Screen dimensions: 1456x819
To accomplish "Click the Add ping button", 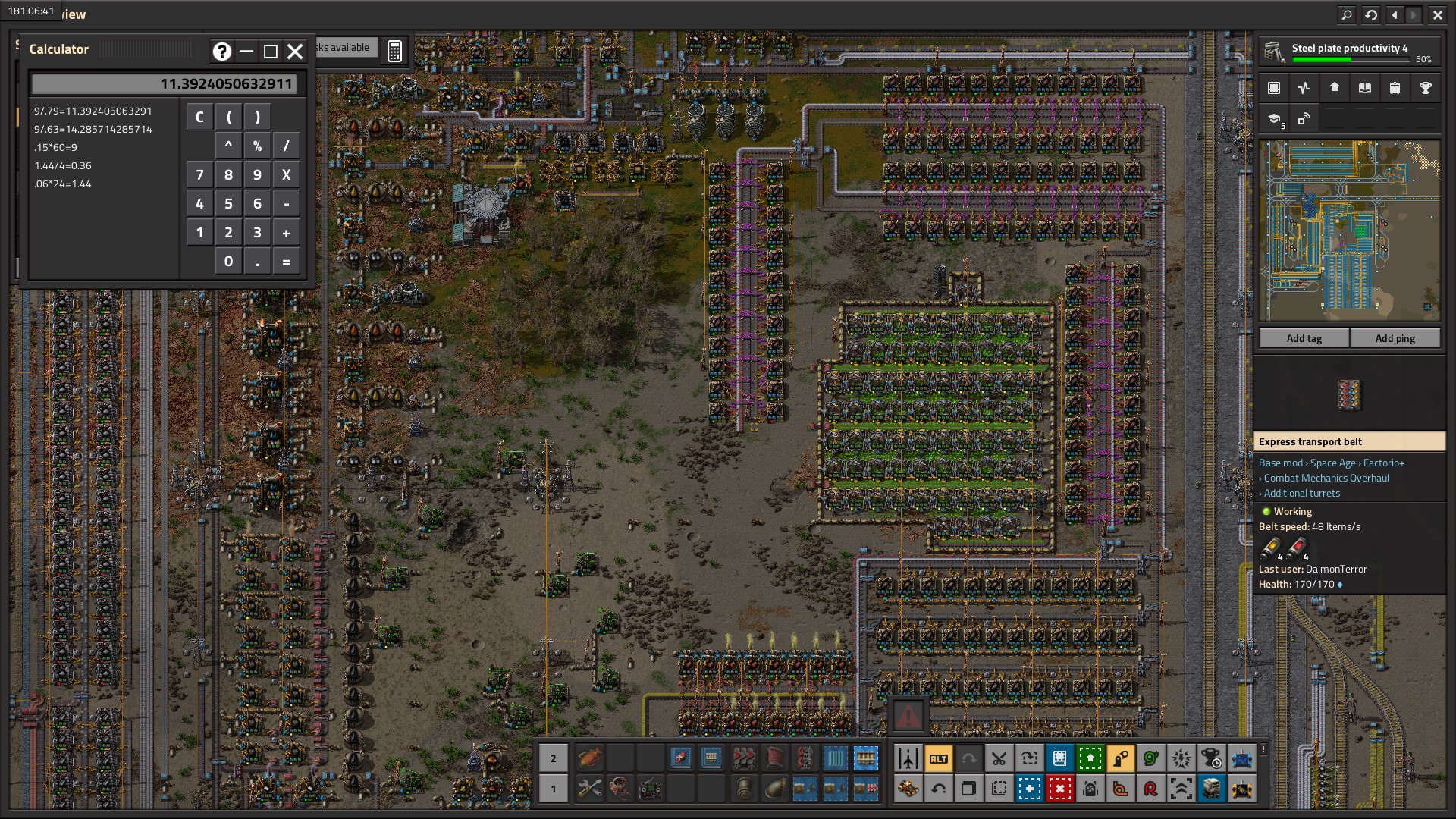I will tap(1395, 338).
